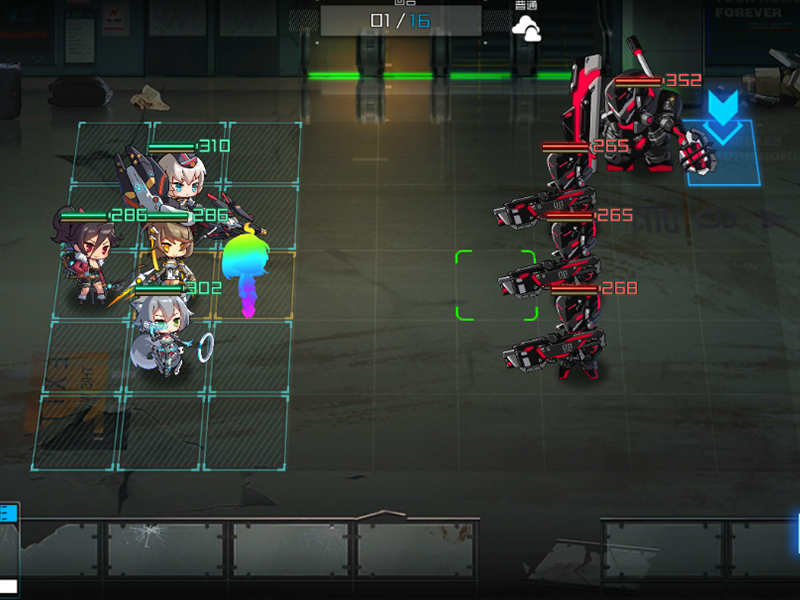The width and height of the screenshot is (800, 600).
Task: Pick the brown-haired unit with 286 HP
Action: [172, 250]
